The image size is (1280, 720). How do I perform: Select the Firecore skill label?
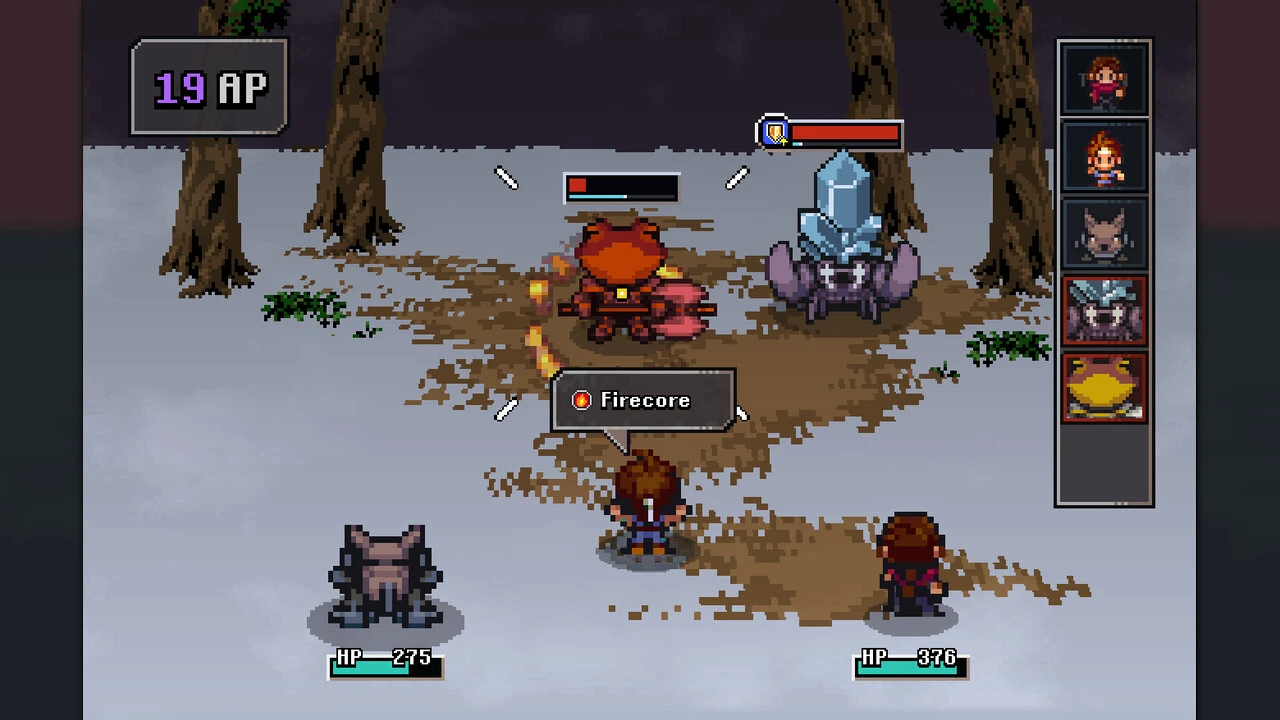point(643,400)
